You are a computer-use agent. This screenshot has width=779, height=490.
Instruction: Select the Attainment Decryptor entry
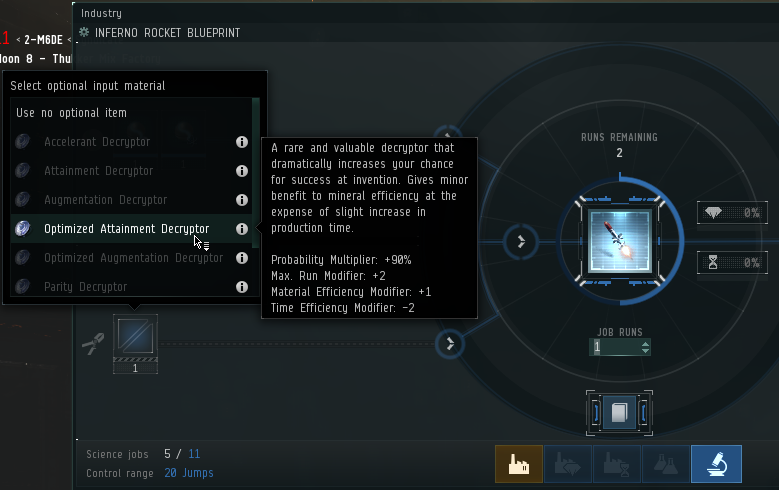[98, 171]
